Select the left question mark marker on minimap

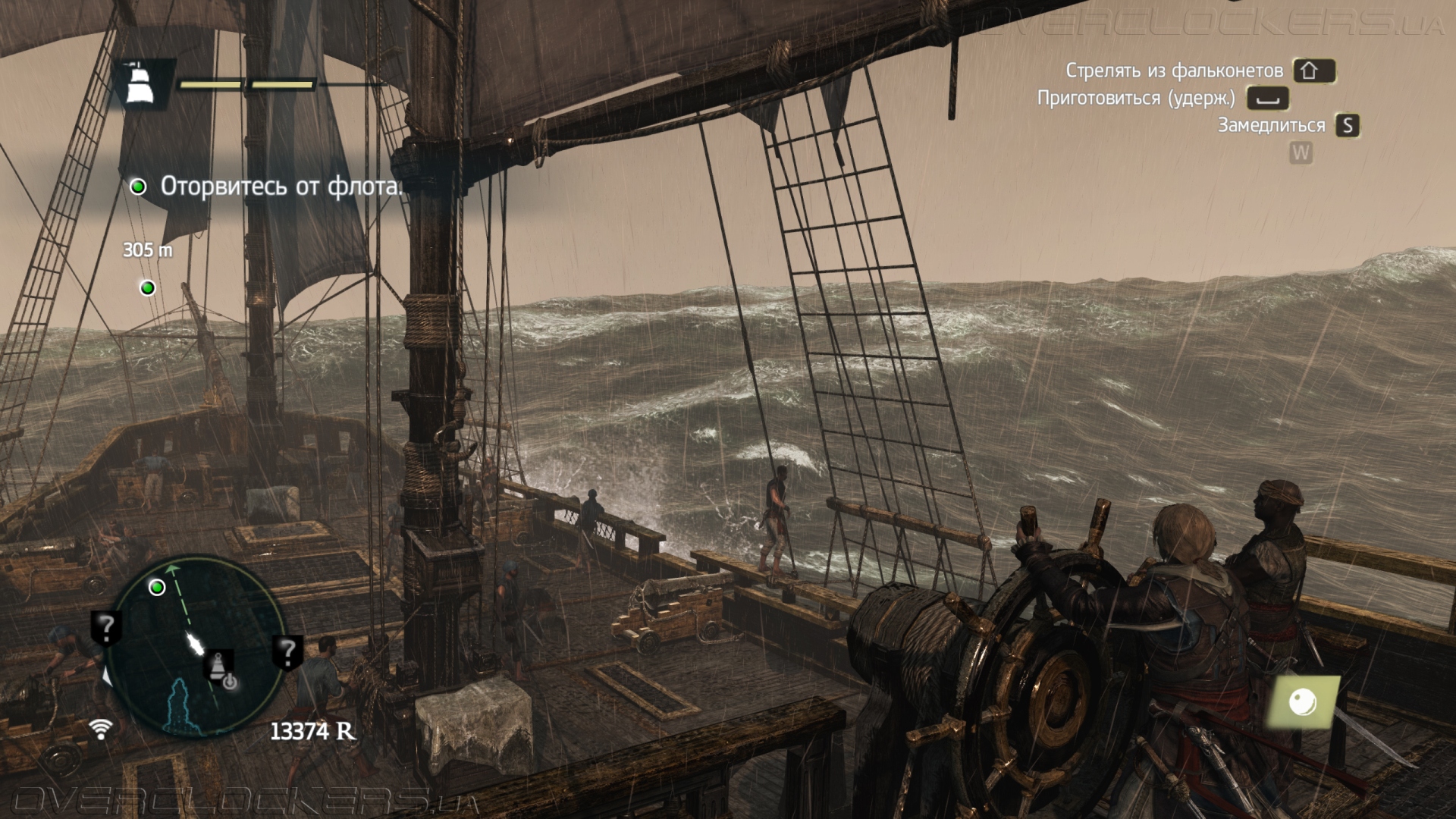point(106,628)
